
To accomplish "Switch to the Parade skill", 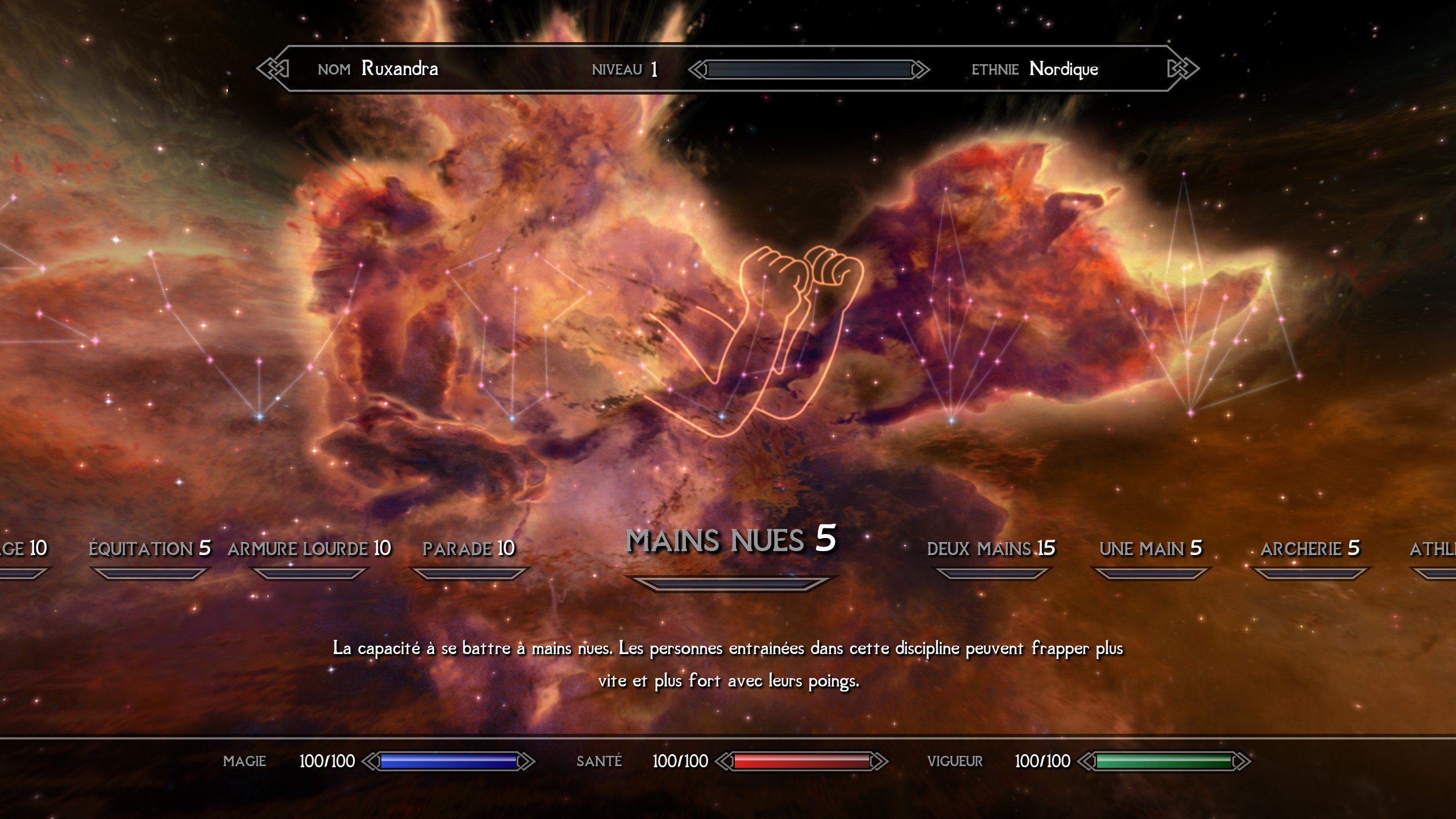I will [469, 549].
